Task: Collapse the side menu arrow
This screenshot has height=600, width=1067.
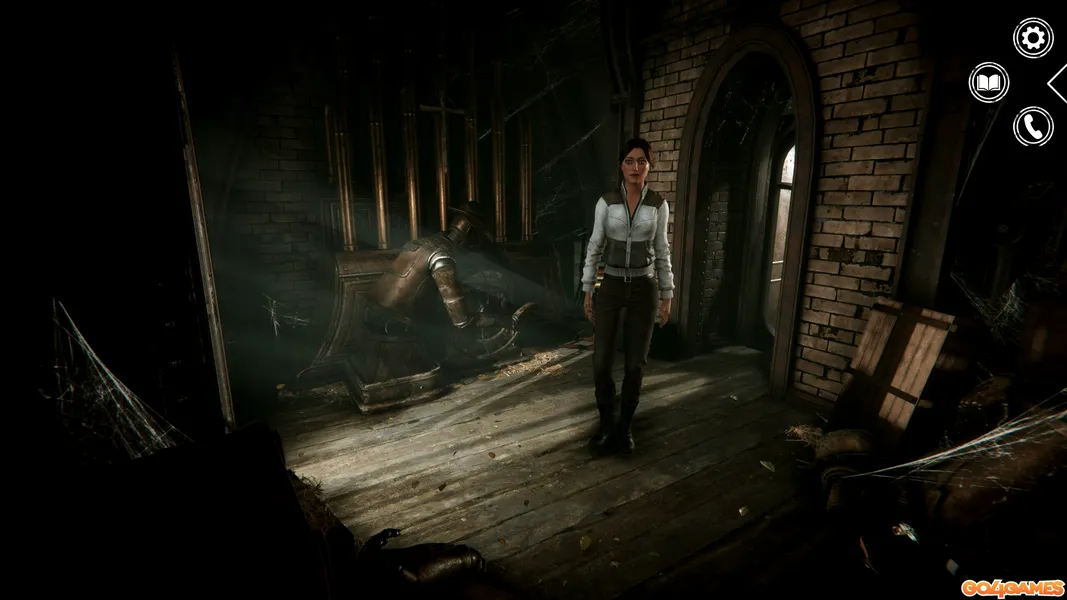Action: coord(1058,83)
